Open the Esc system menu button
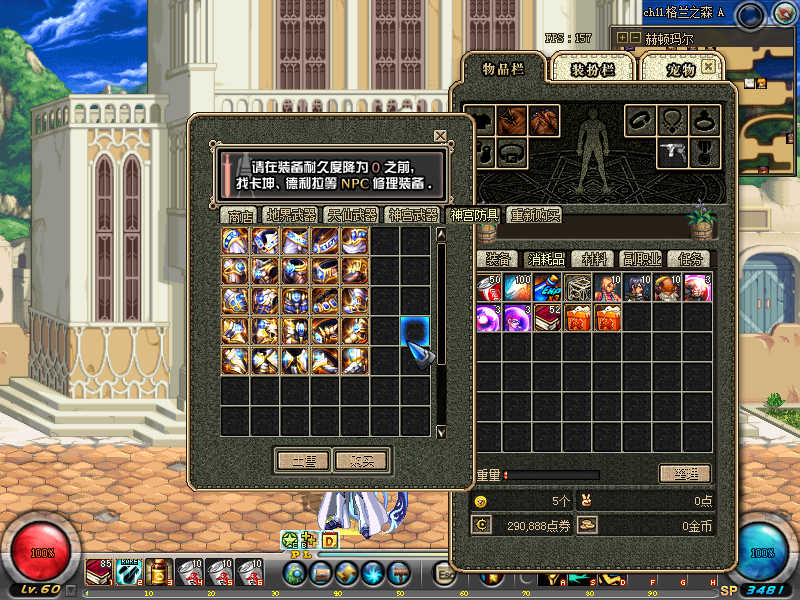 [446, 573]
